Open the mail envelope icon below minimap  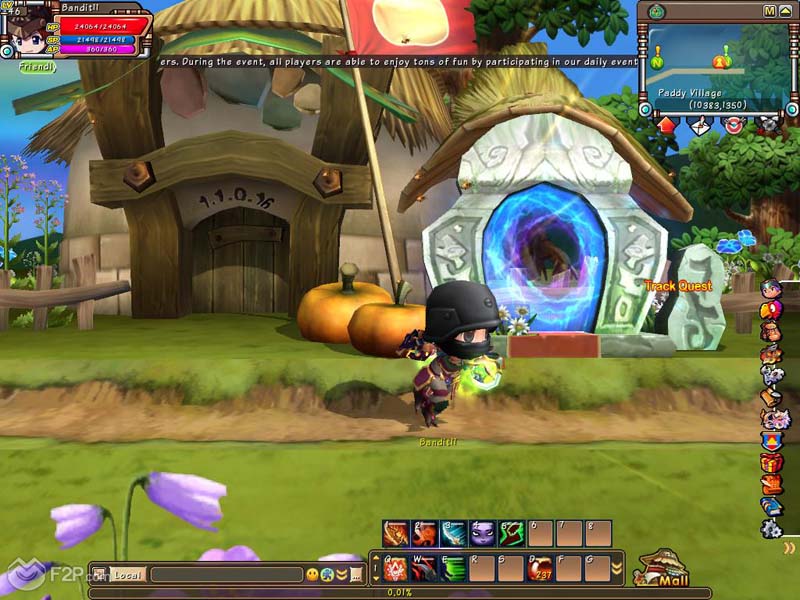(701, 126)
